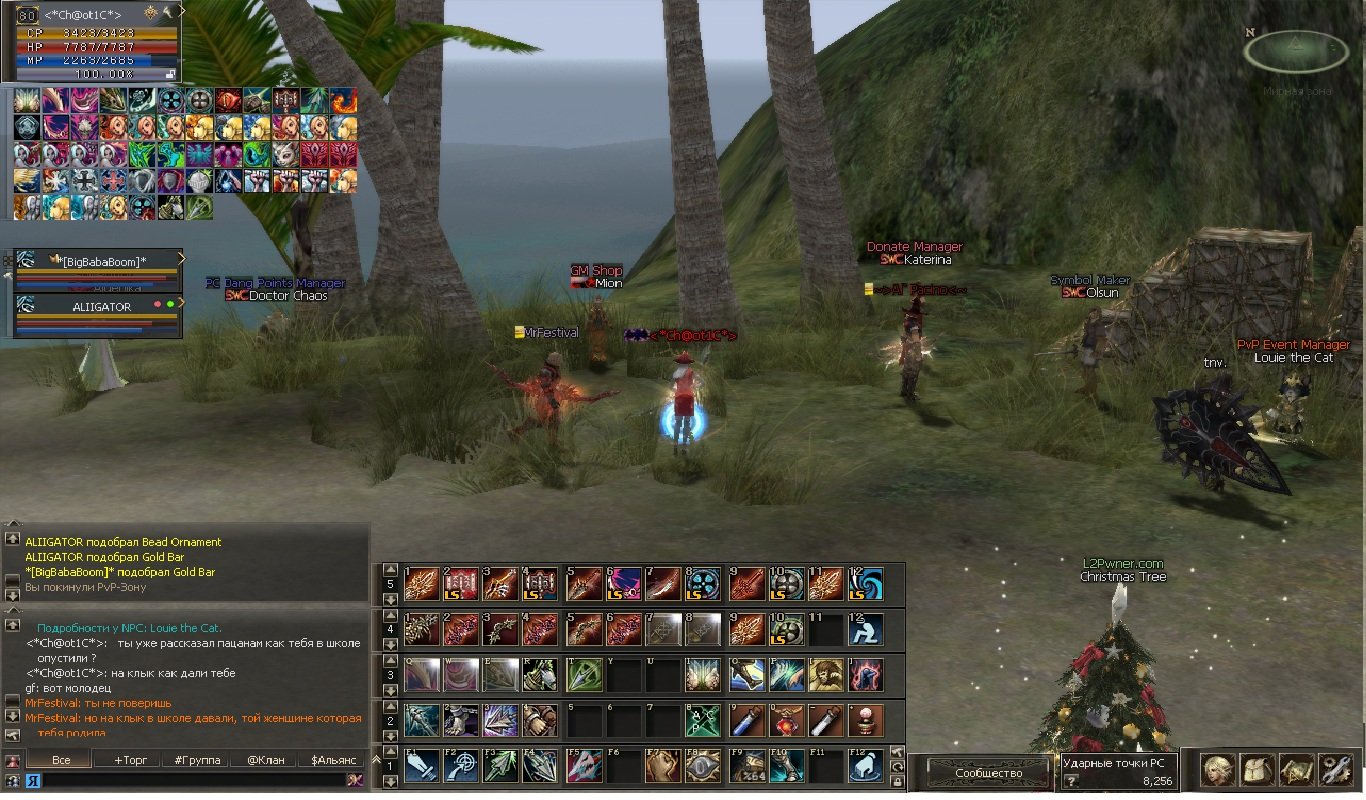Choose the Все chat tab
Viewport: 1366px width, 800px height.
(61, 760)
